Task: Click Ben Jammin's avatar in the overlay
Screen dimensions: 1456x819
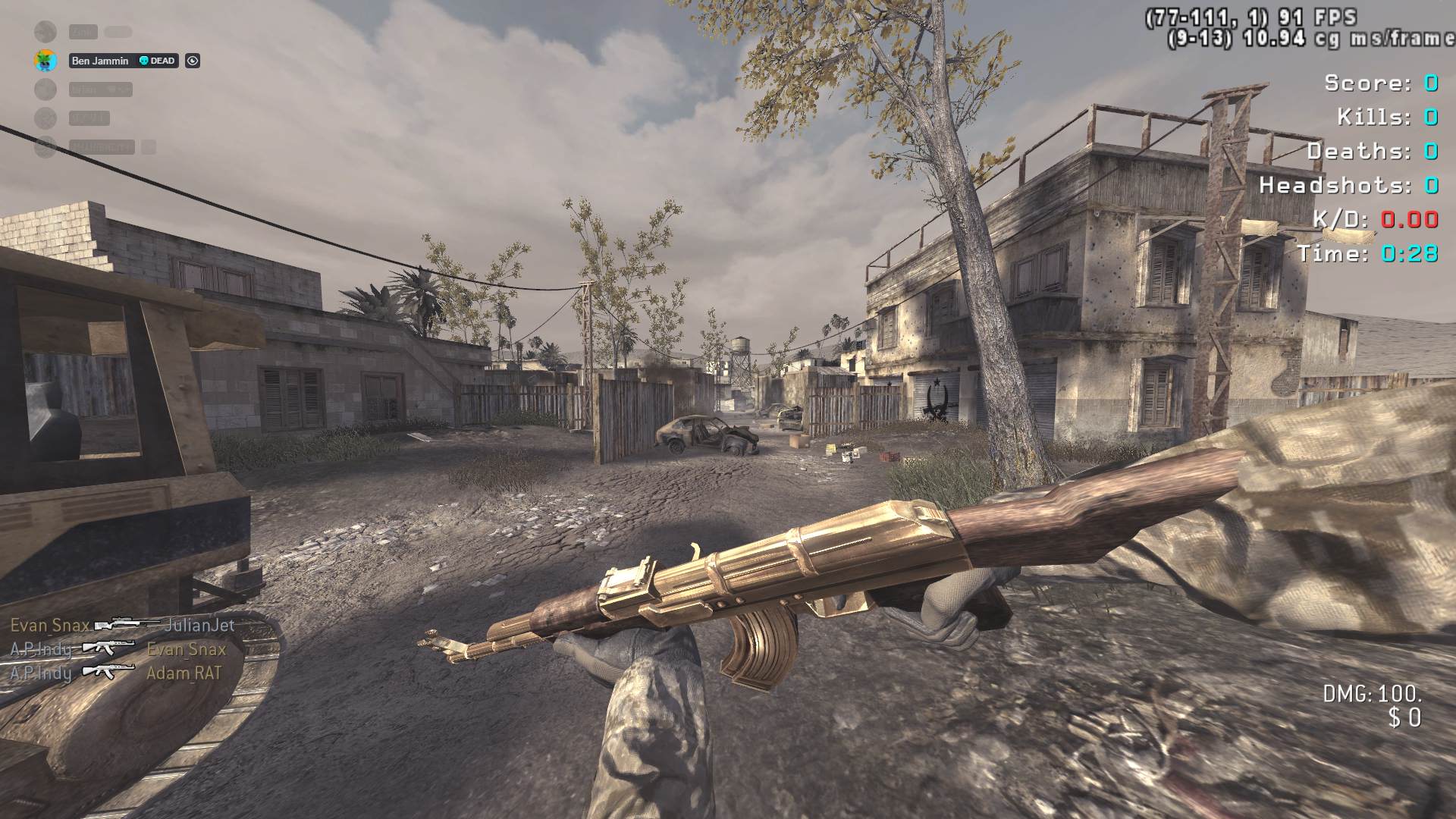Action: click(45, 61)
